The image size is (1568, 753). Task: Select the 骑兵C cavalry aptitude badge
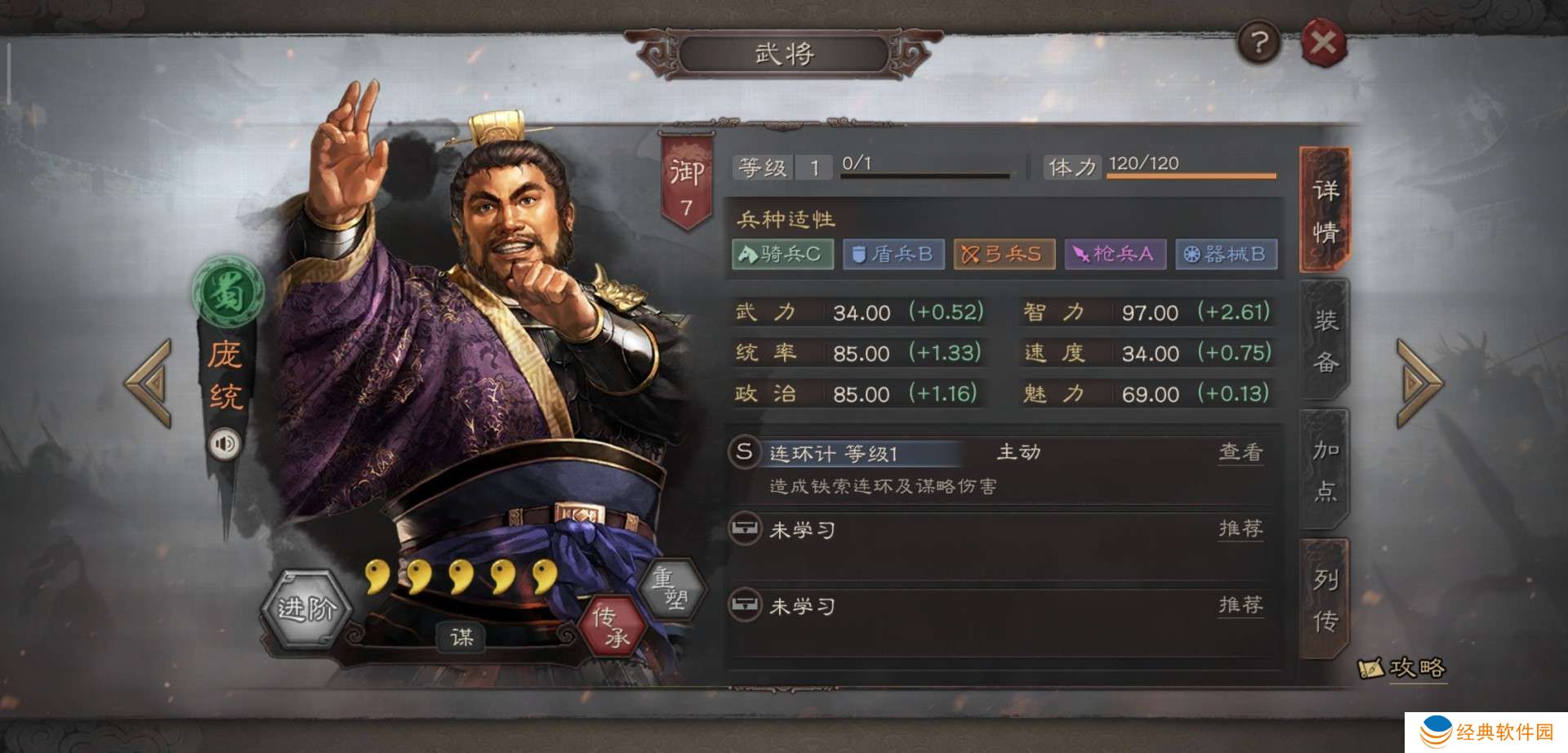pos(782,254)
